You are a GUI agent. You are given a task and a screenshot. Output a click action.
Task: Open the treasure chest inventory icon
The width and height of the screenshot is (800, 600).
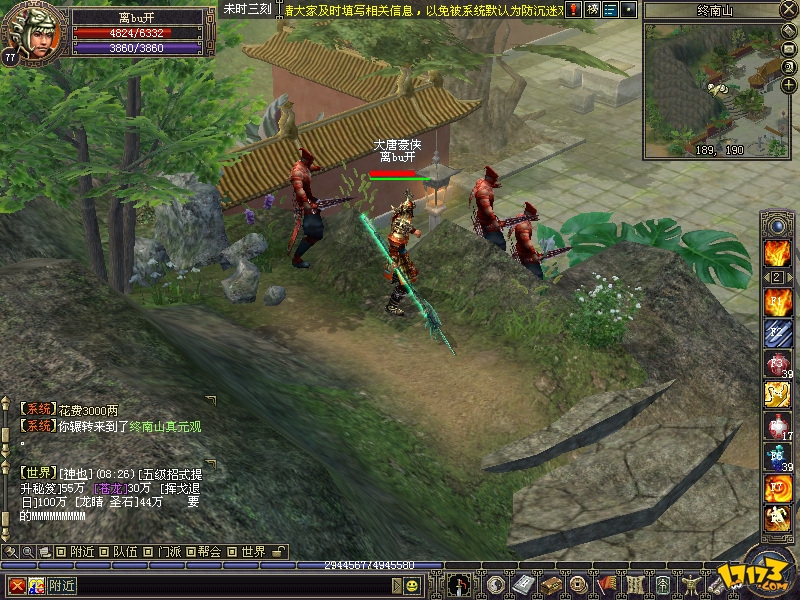point(550,584)
